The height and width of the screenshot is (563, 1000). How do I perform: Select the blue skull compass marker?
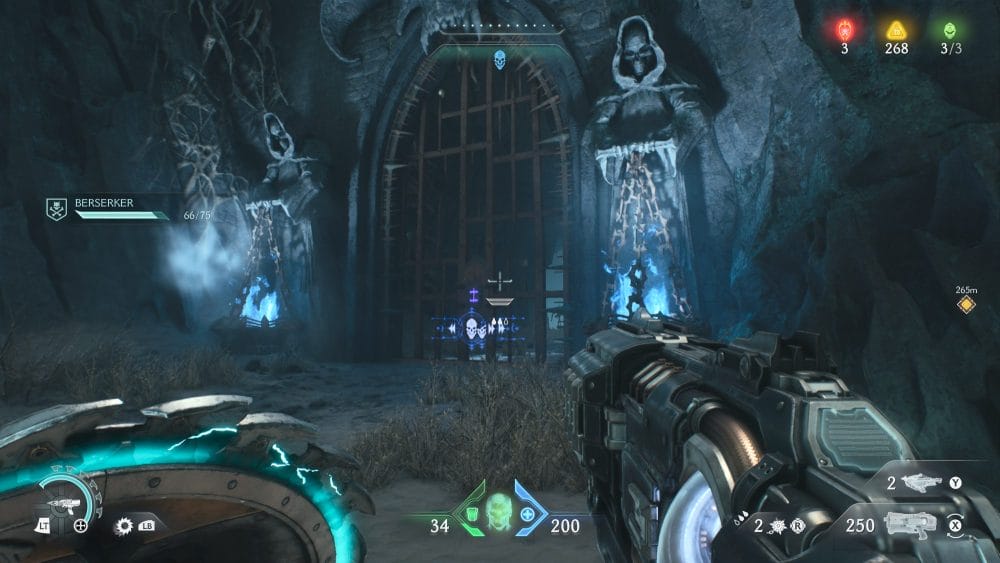499,61
